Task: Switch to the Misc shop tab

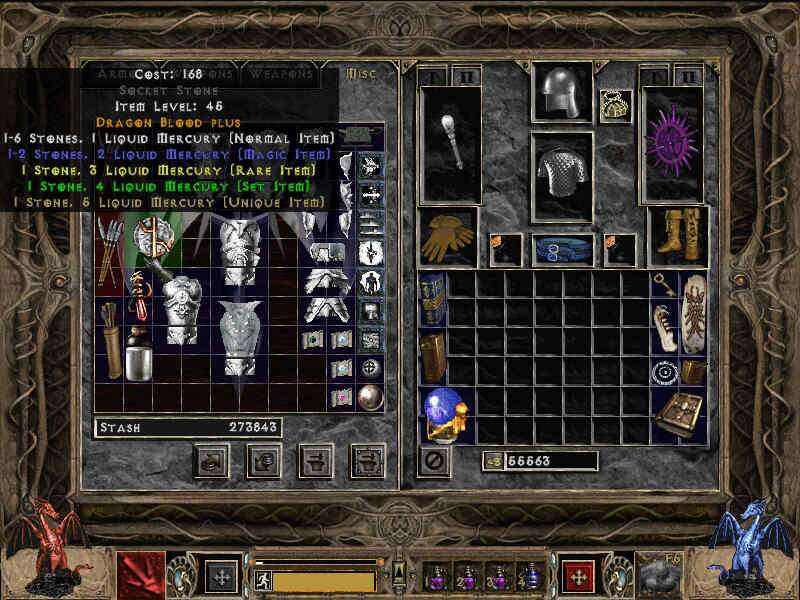Action: (357, 74)
